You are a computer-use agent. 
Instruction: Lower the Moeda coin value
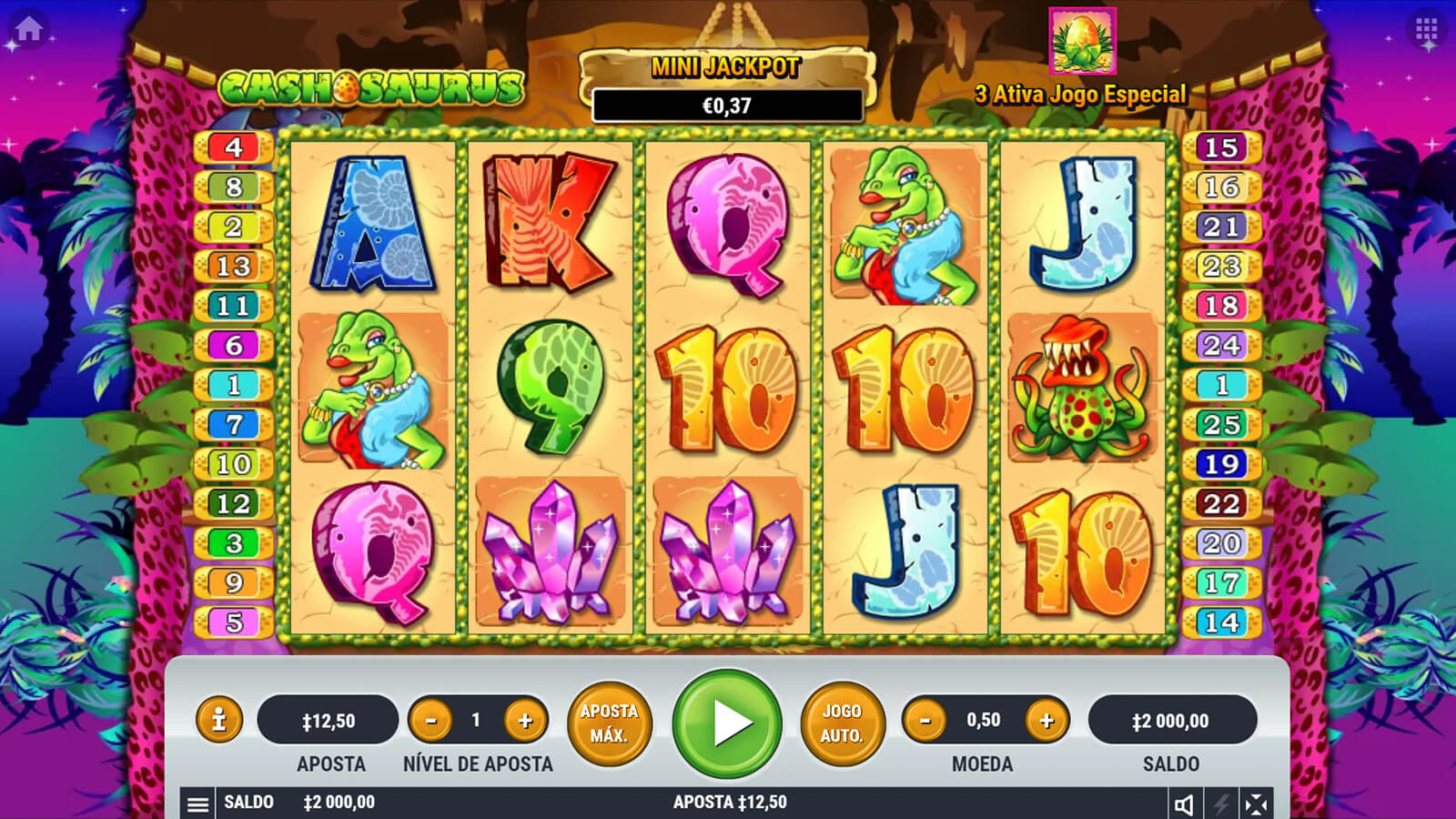[925, 721]
